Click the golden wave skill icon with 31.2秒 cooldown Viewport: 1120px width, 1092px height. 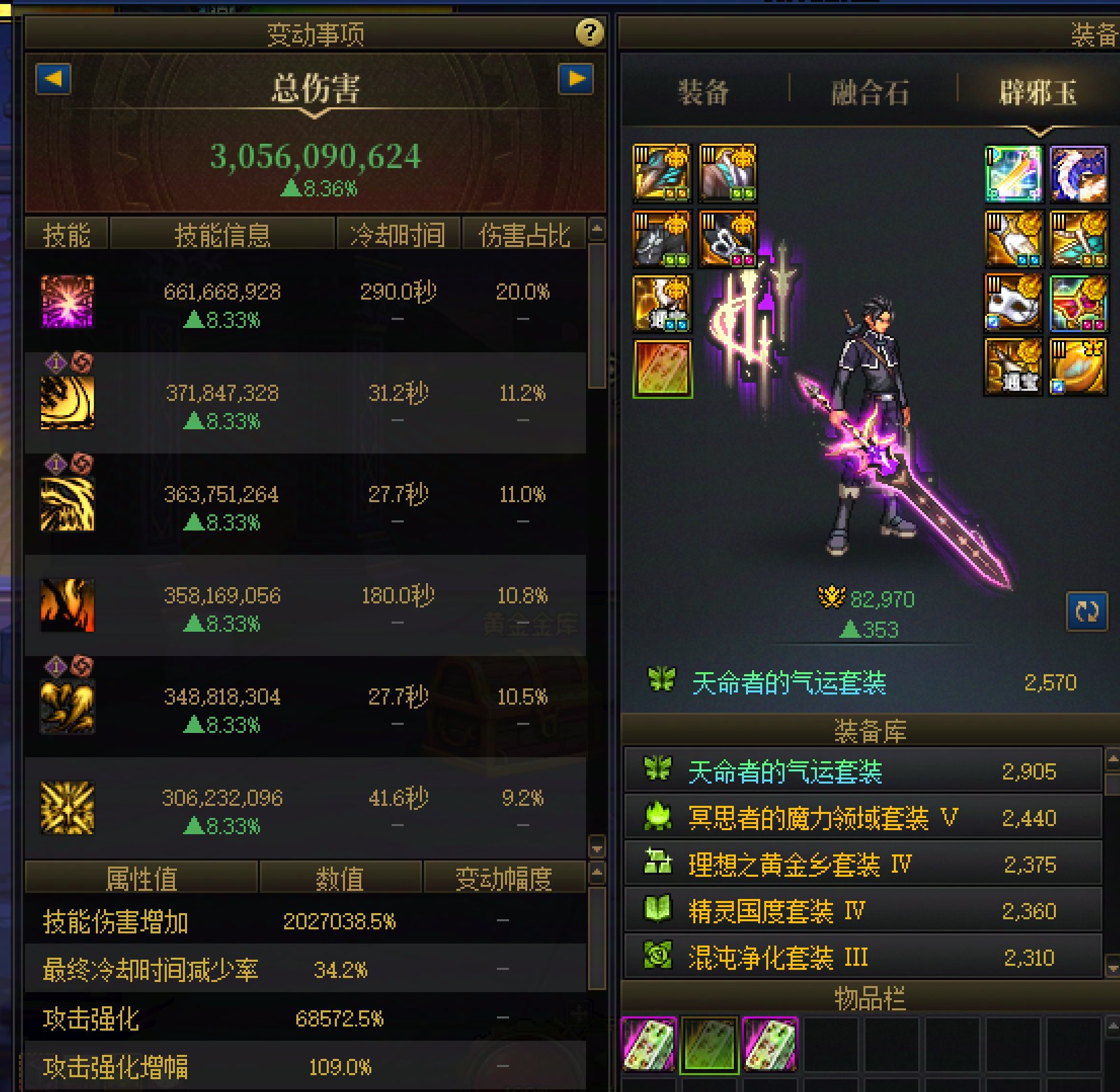68,403
